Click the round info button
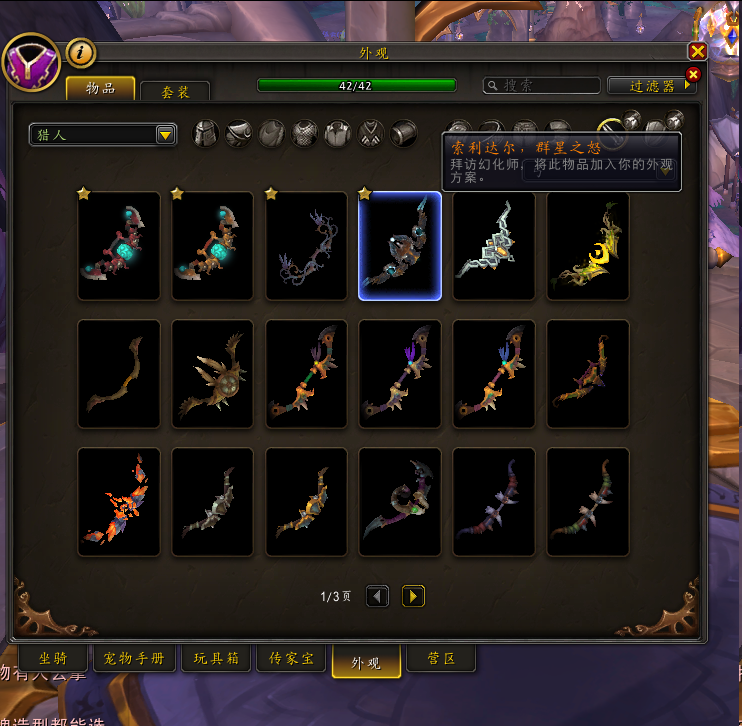742x726 pixels. [x=80, y=53]
